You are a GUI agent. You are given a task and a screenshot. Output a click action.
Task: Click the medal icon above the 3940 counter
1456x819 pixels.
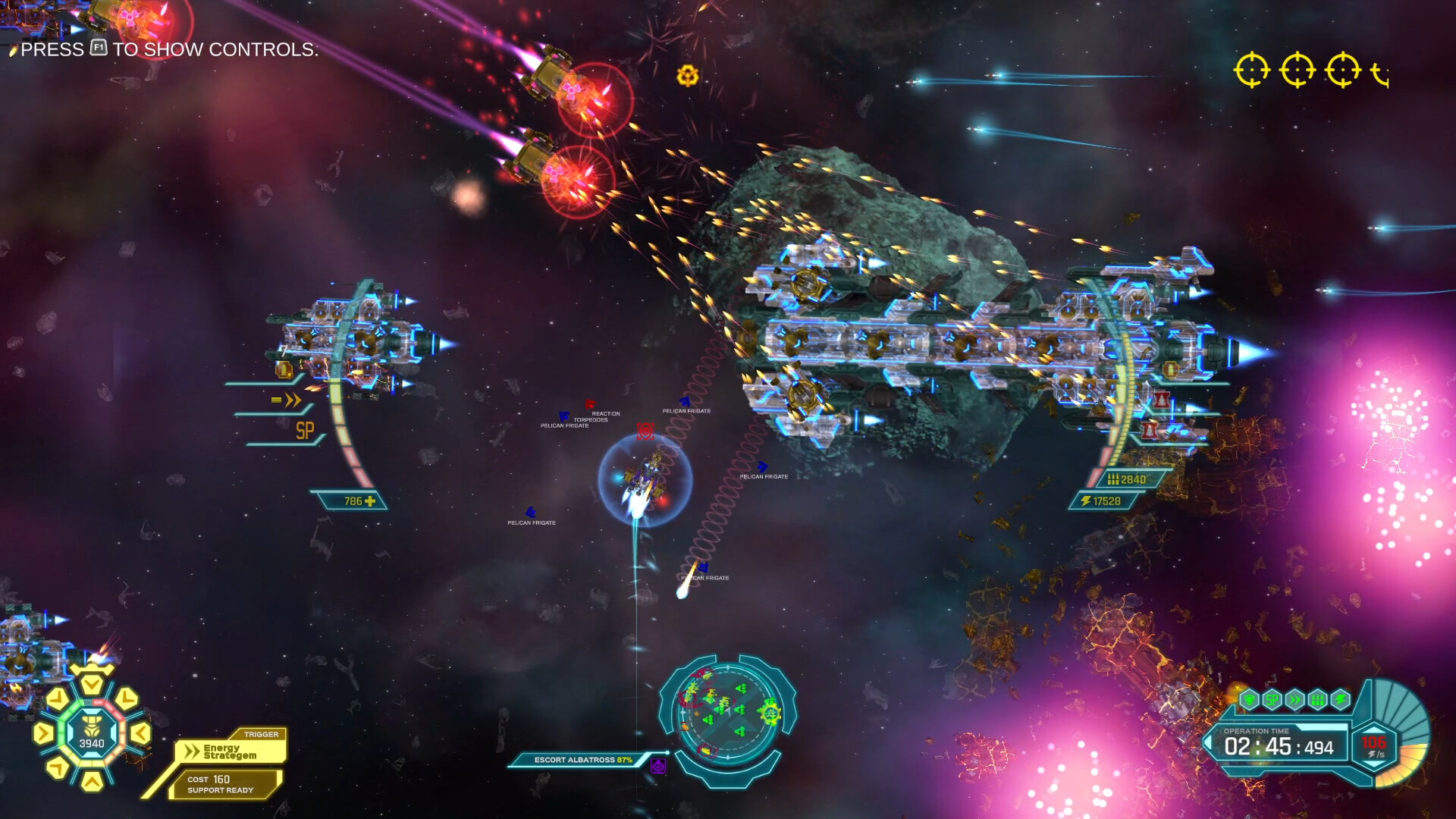point(92,726)
